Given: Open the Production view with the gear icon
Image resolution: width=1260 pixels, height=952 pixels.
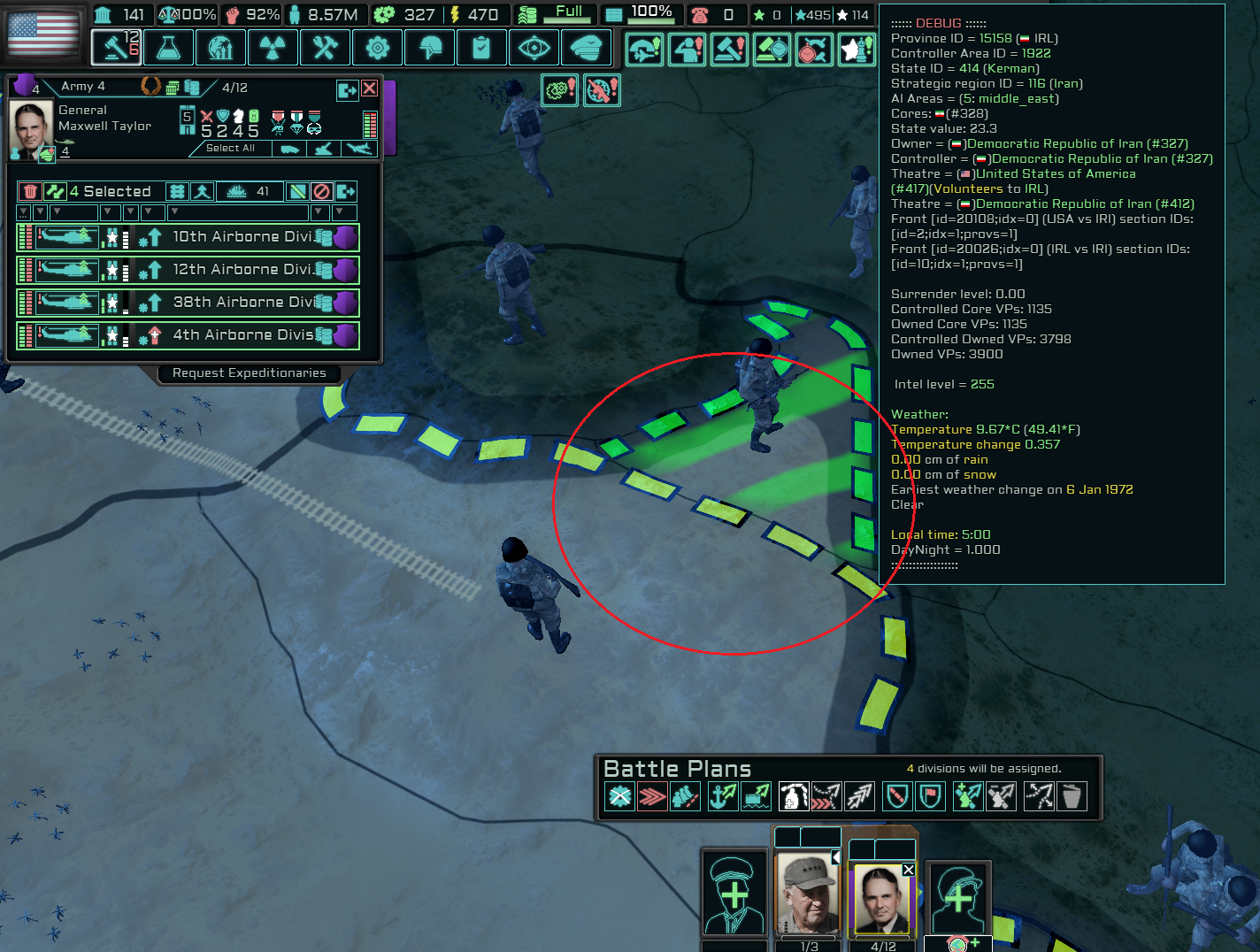Looking at the screenshot, I should pyautogui.click(x=378, y=48).
